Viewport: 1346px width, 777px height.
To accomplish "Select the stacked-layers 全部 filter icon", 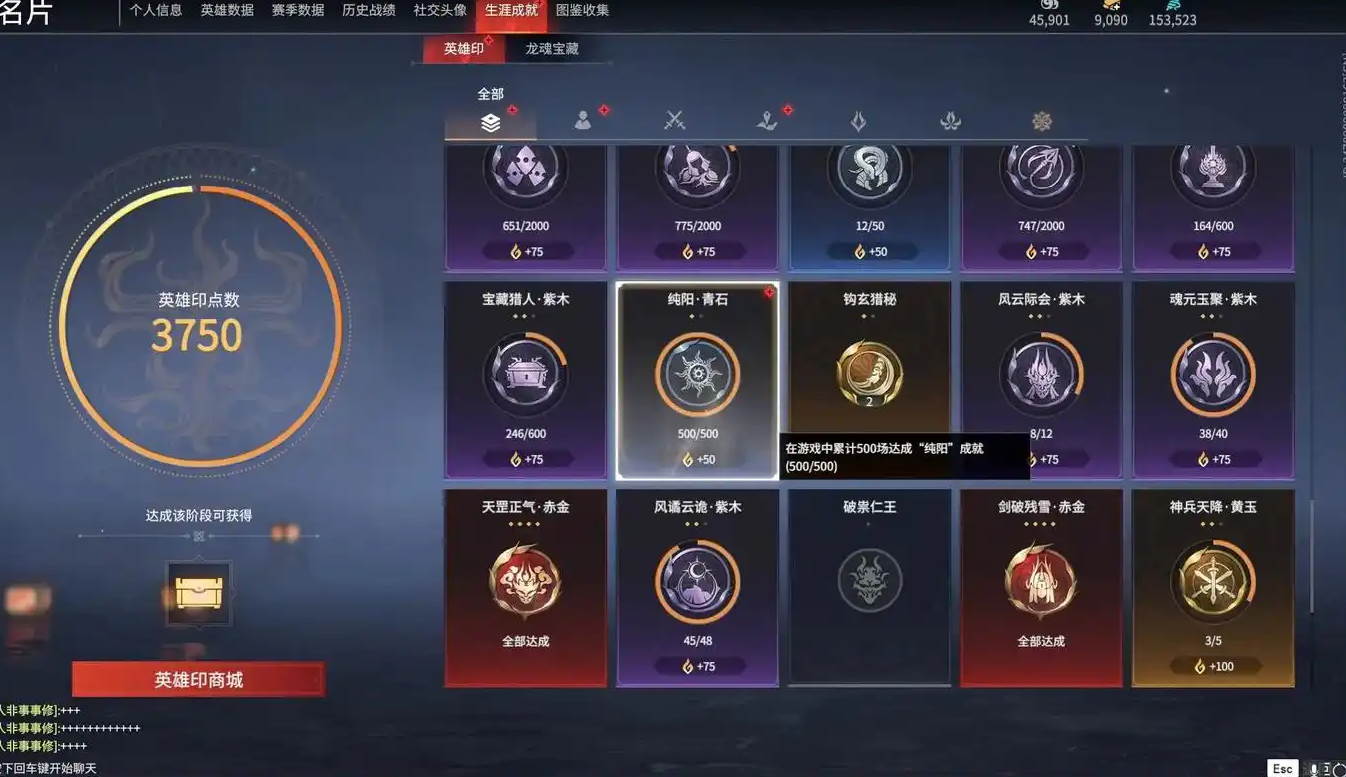I will point(488,119).
